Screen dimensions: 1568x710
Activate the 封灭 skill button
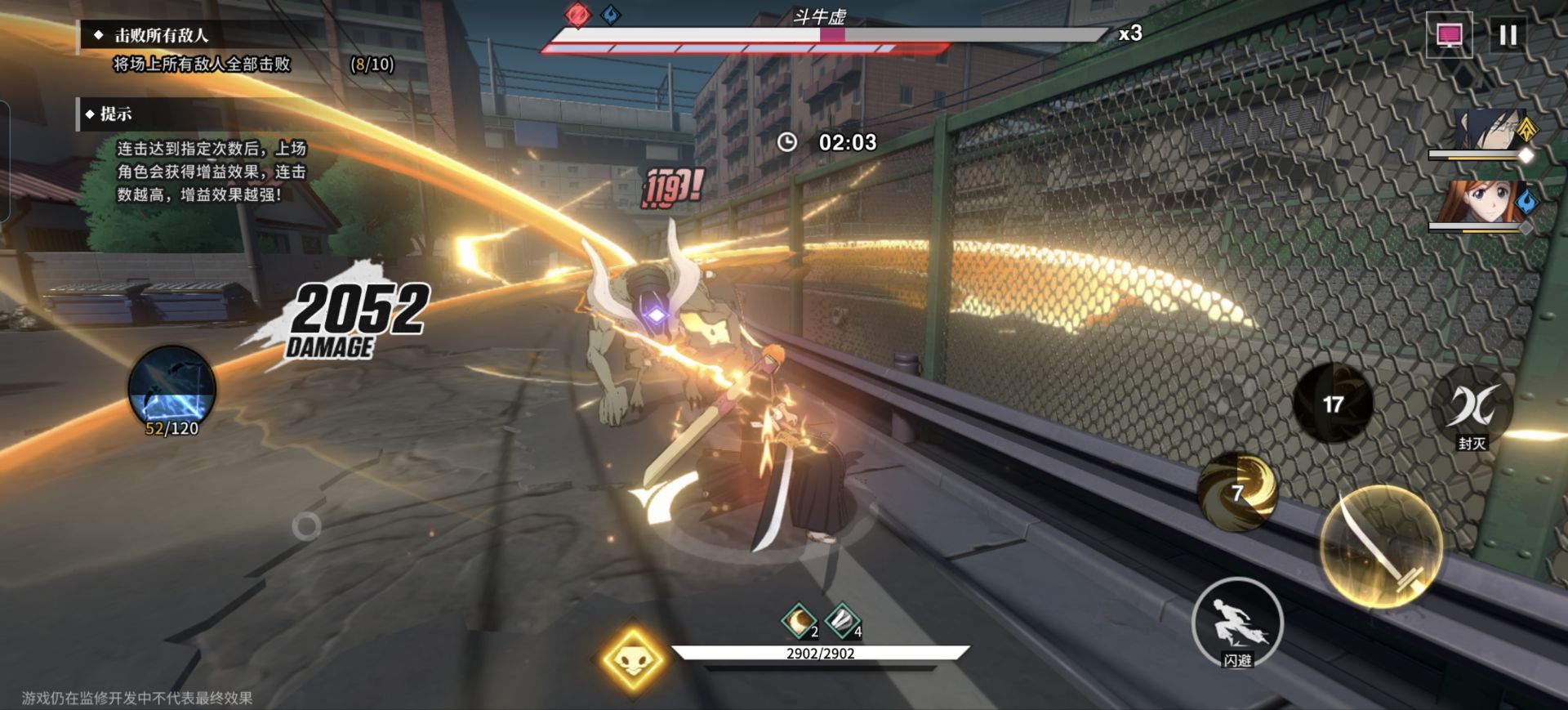coord(1472,406)
